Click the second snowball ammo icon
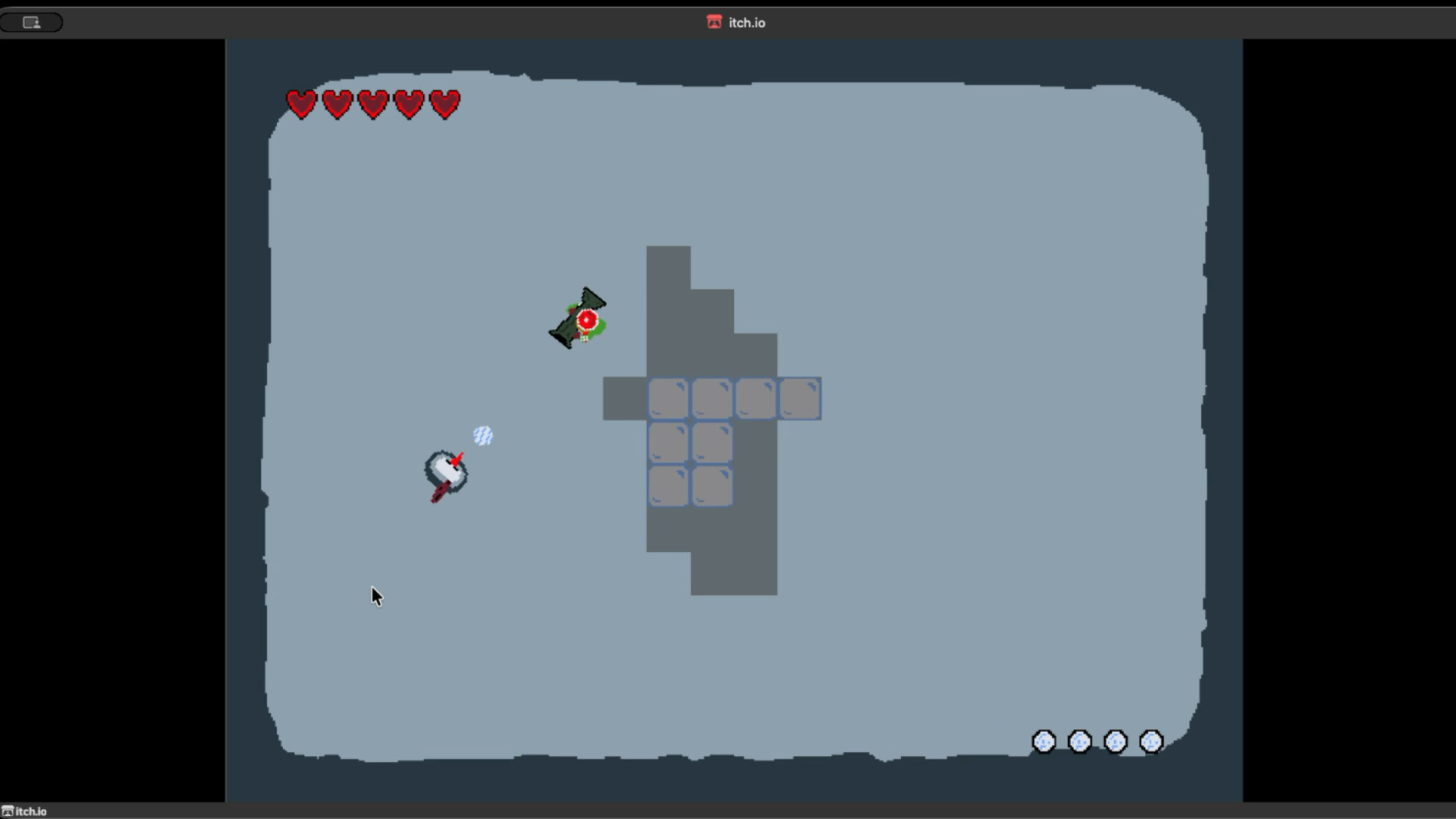The image size is (1456, 819). [x=1079, y=742]
